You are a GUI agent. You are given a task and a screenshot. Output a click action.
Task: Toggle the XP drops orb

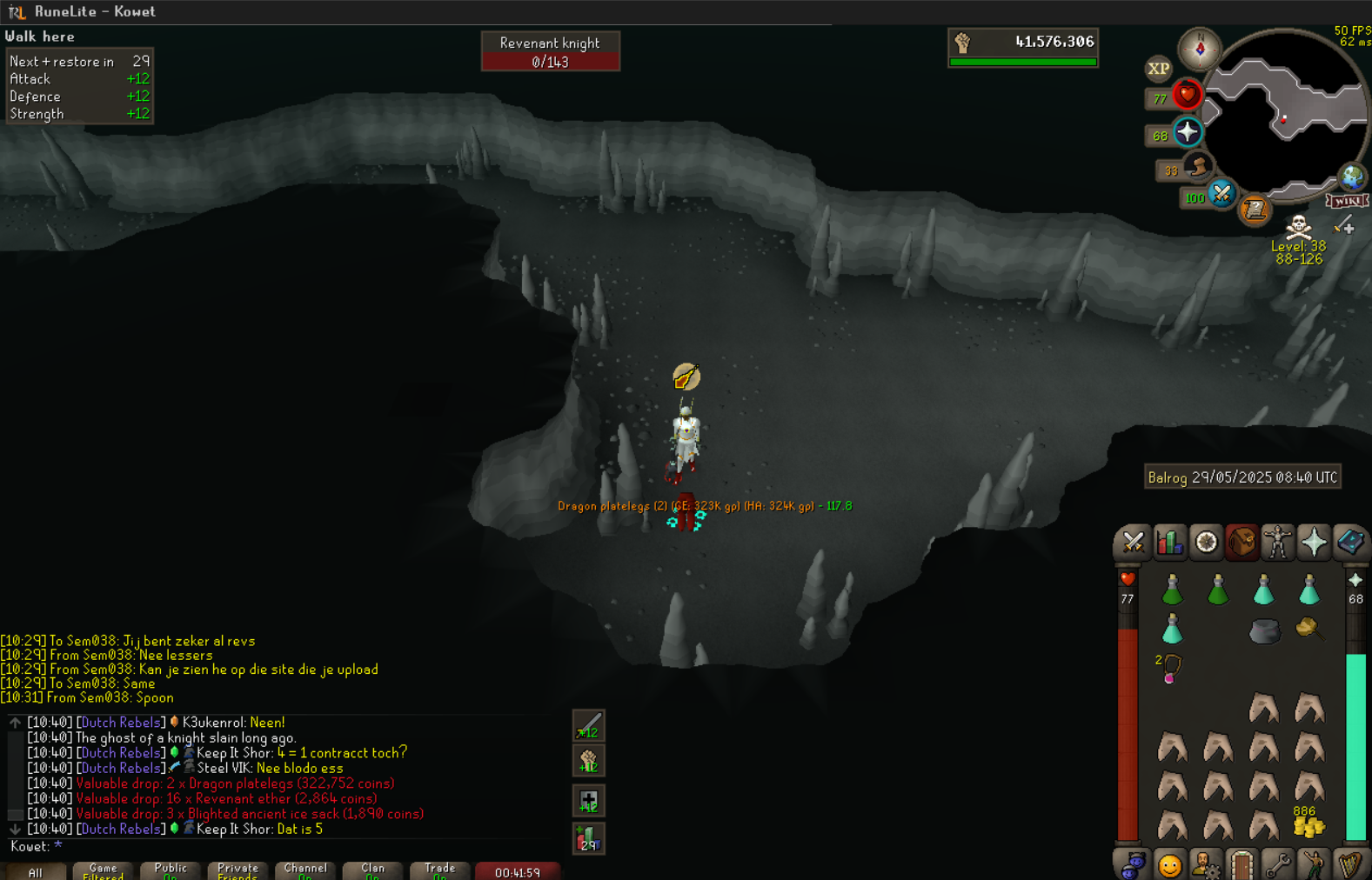1158,69
